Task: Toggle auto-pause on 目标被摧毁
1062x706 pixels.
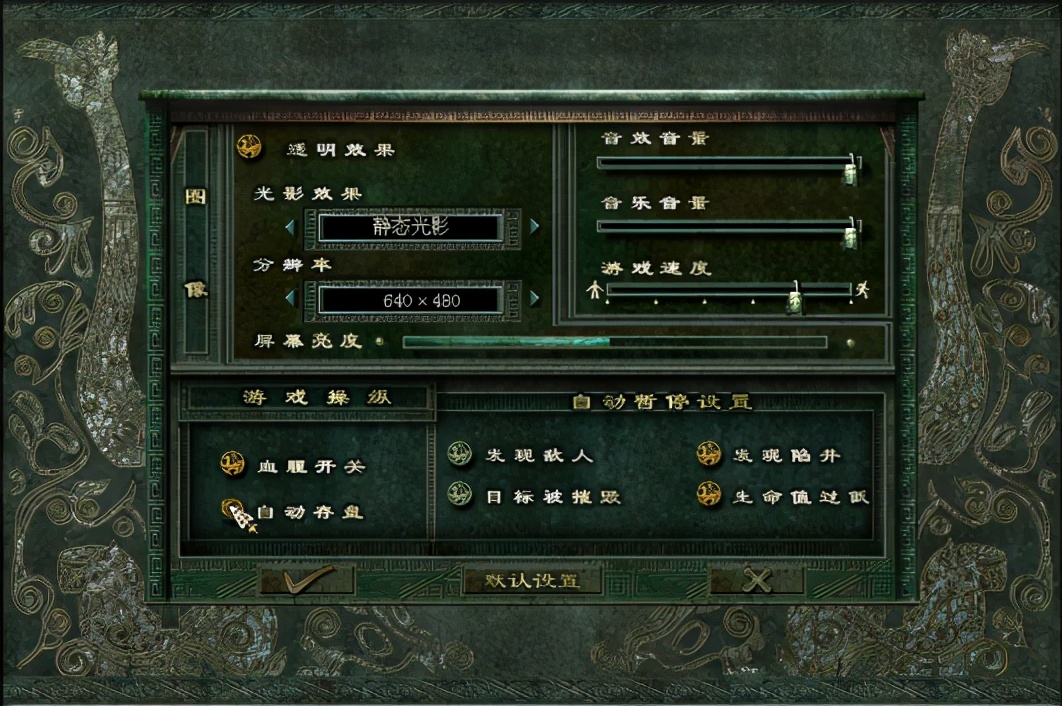Action: 459,495
